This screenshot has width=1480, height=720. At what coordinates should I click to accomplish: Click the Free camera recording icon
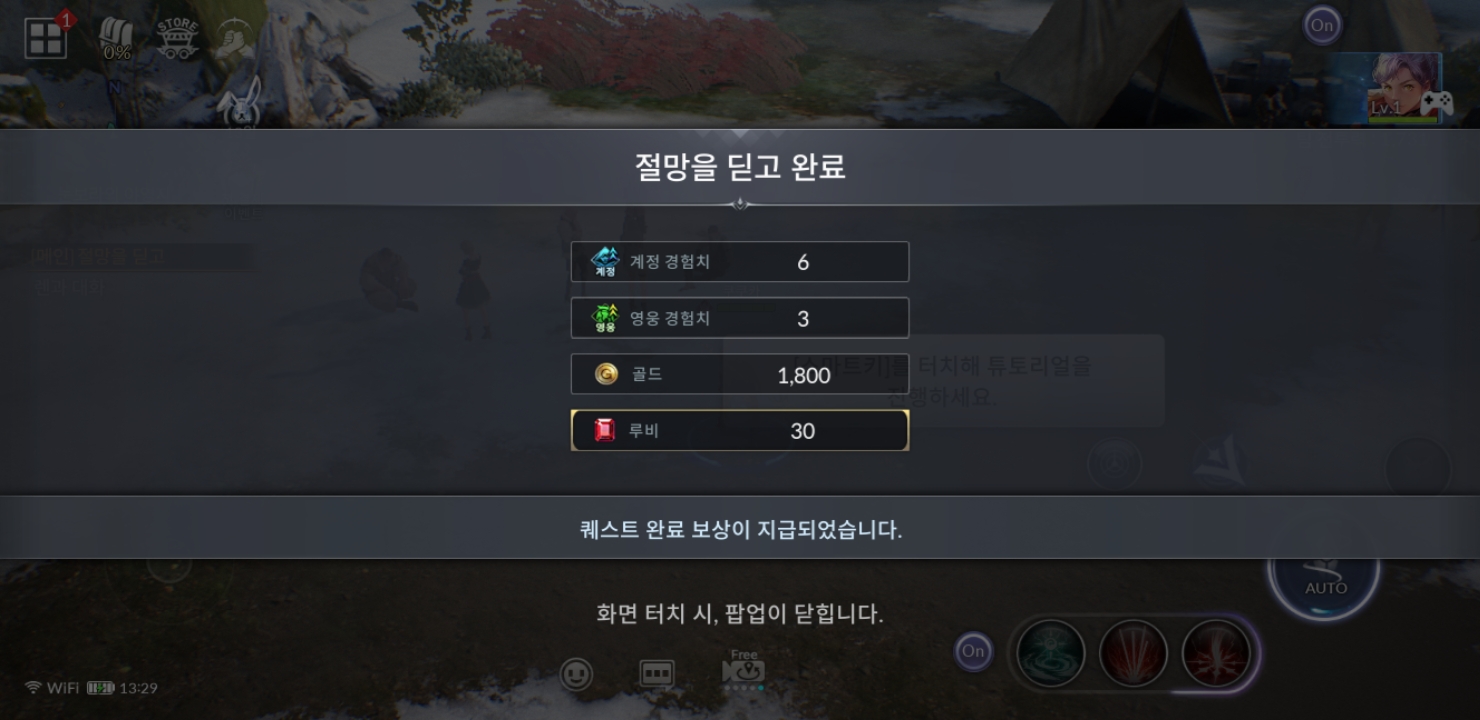744,672
